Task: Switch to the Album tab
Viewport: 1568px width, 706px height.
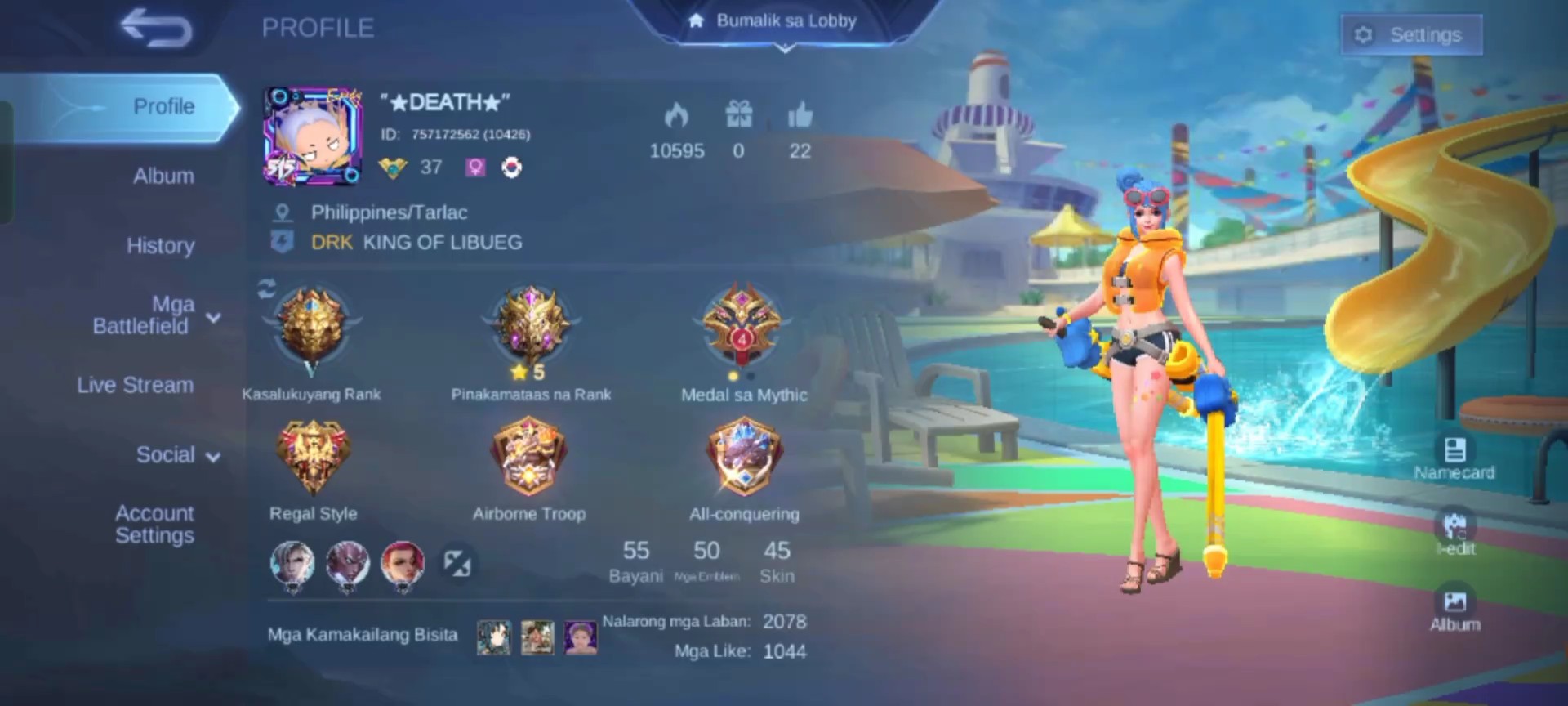Action: (163, 176)
